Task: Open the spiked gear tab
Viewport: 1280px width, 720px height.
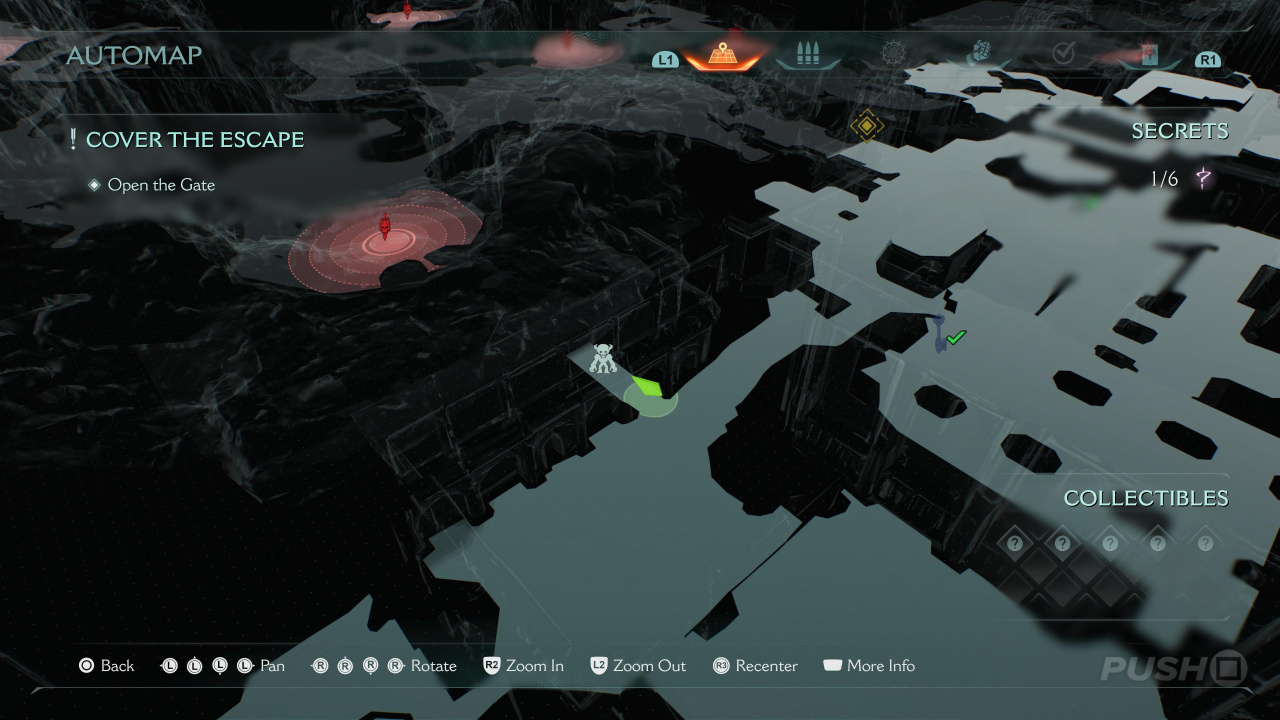Action: tap(893, 54)
